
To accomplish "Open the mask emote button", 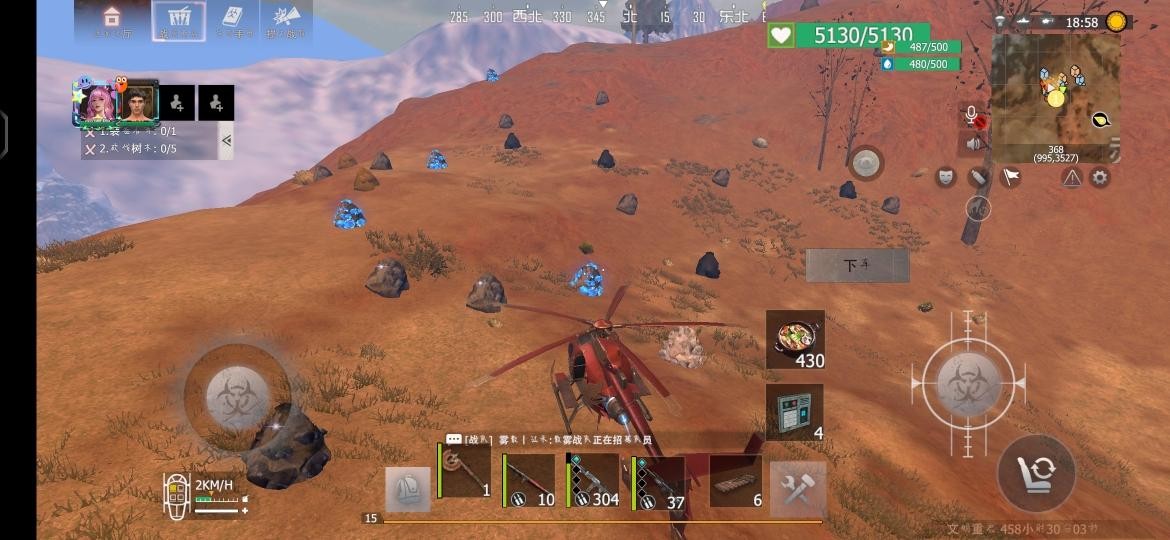I will click(x=945, y=177).
